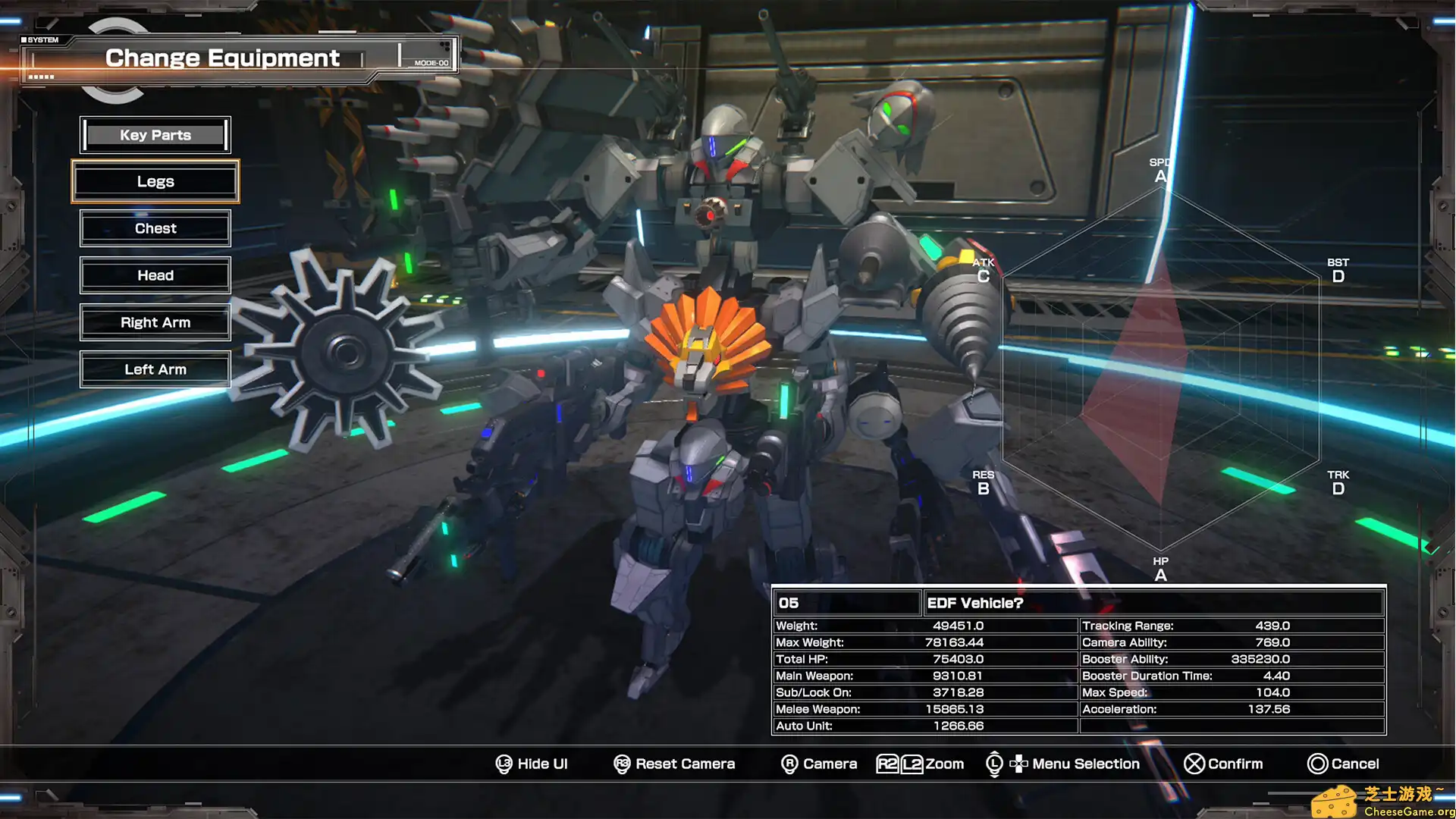Click the circle button icon next to Cancel
1456x819 pixels.
click(x=1319, y=764)
